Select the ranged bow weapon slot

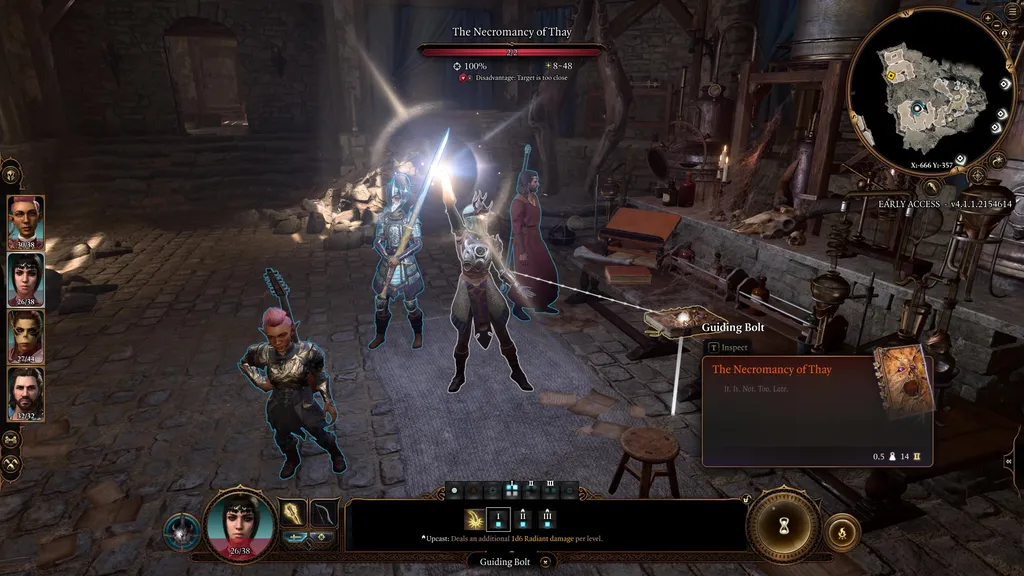pos(324,512)
